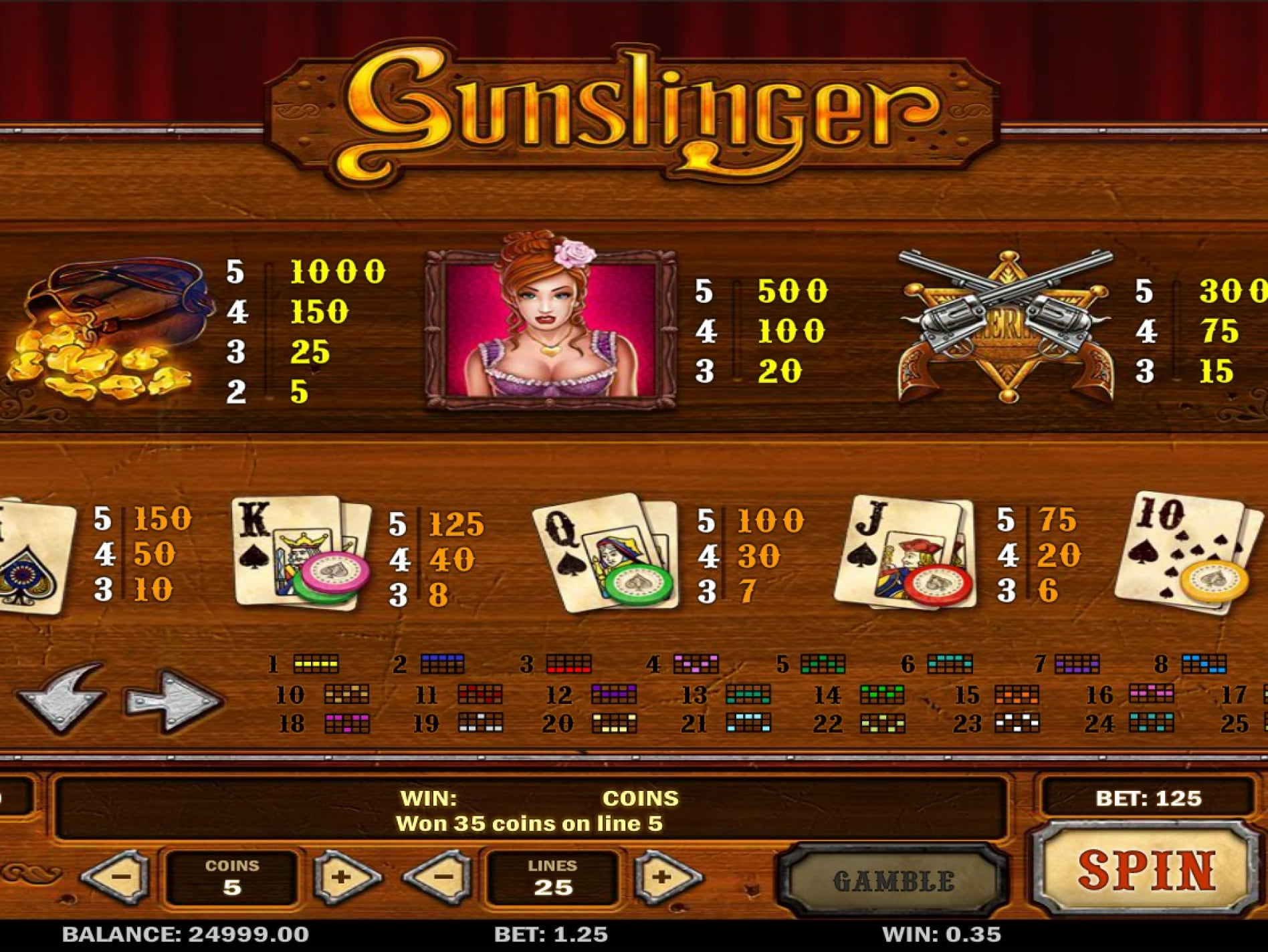Raise the number of active lines
The image size is (1268, 952).
click(x=666, y=876)
